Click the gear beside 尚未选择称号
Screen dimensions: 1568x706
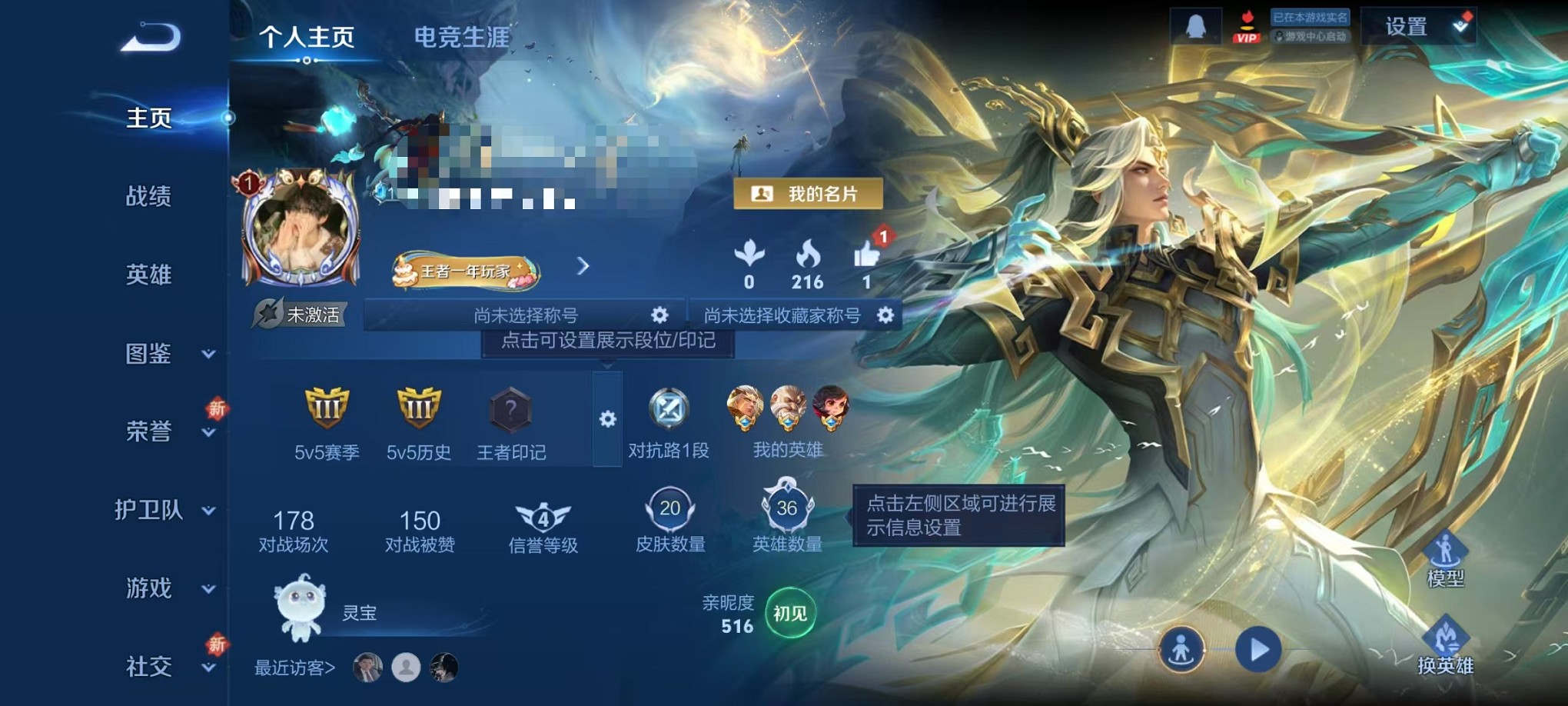click(659, 314)
